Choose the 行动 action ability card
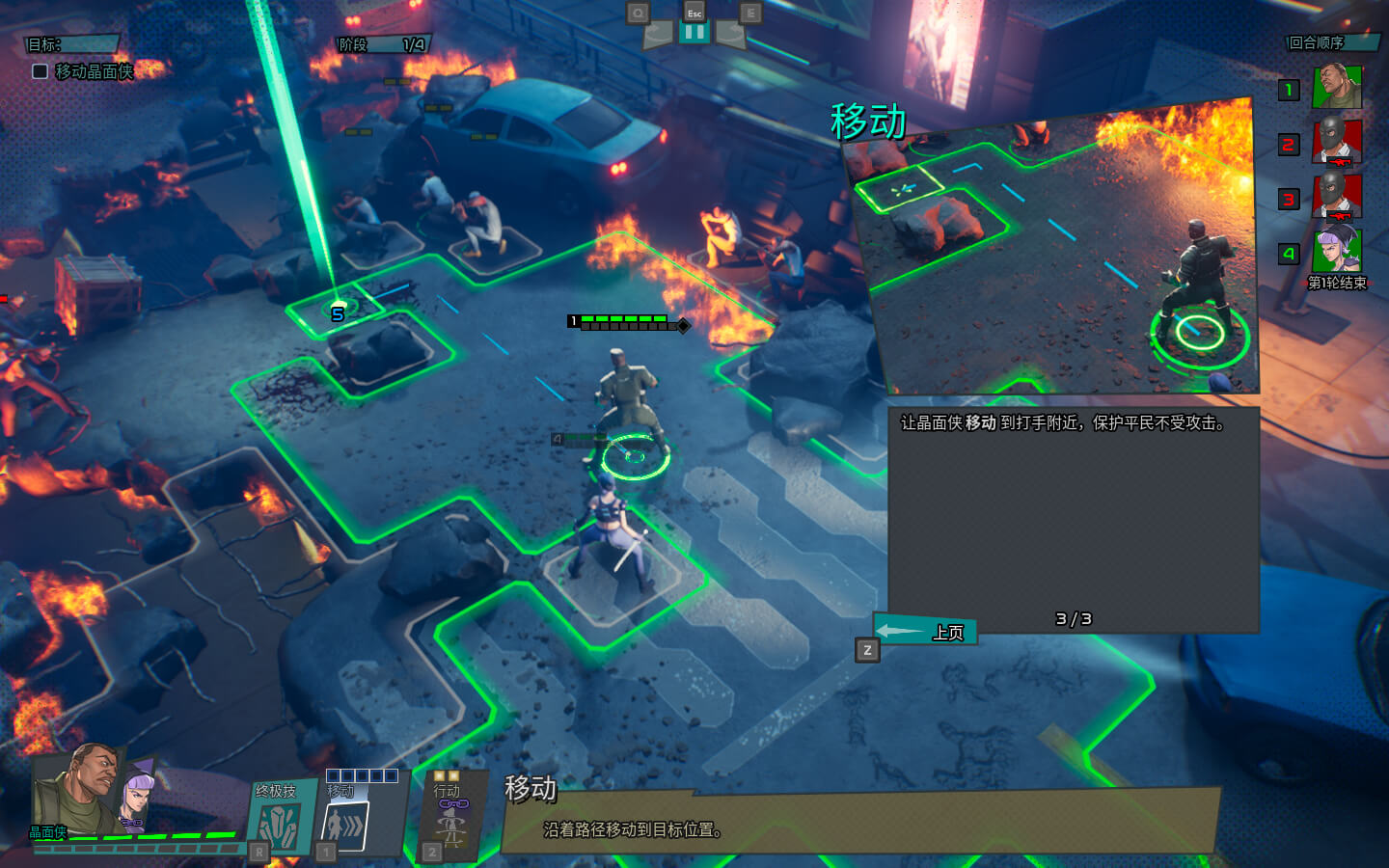The width and height of the screenshot is (1389, 868). tap(451, 817)
